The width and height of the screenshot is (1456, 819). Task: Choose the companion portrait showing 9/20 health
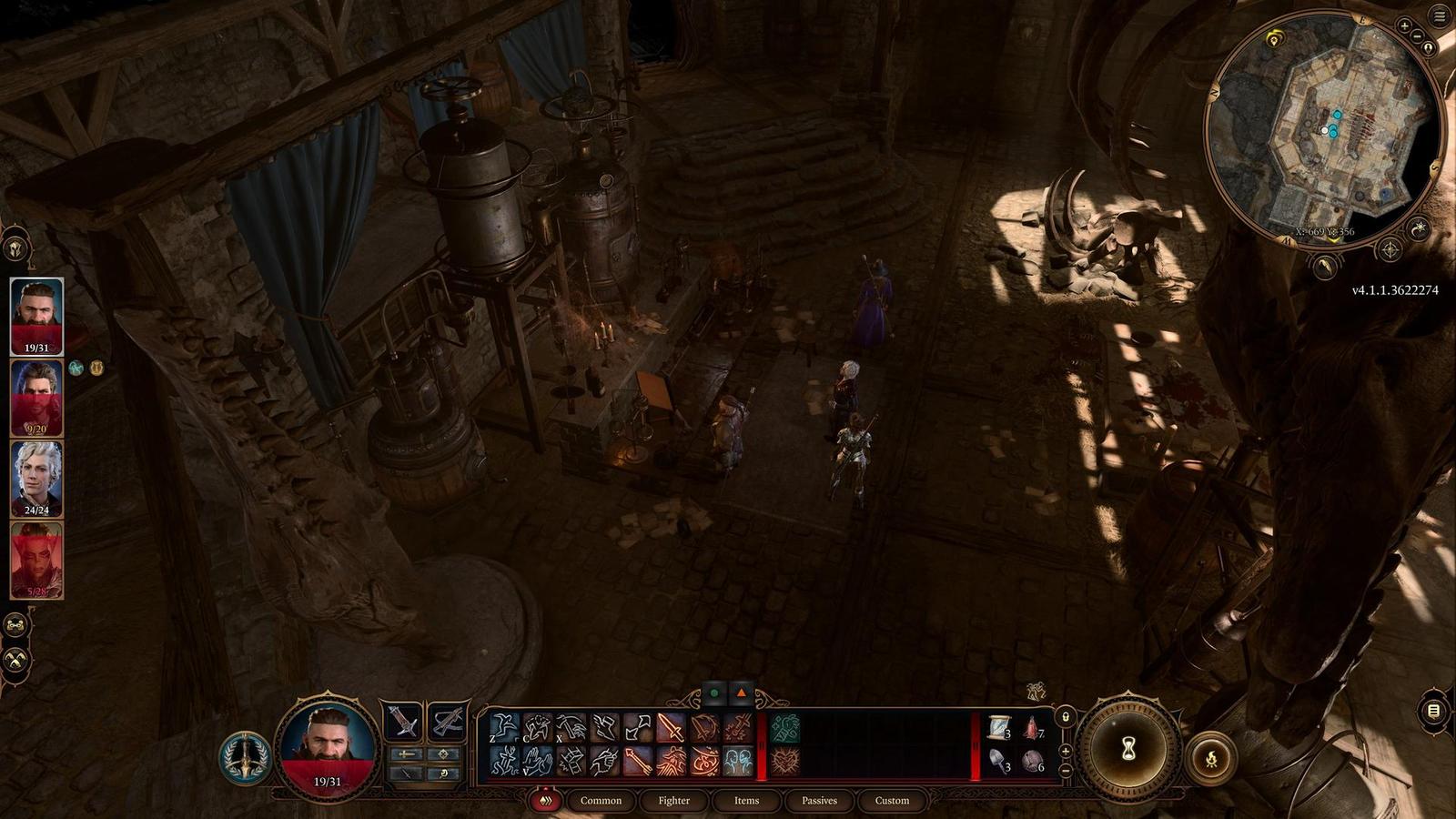click(36, 398)
